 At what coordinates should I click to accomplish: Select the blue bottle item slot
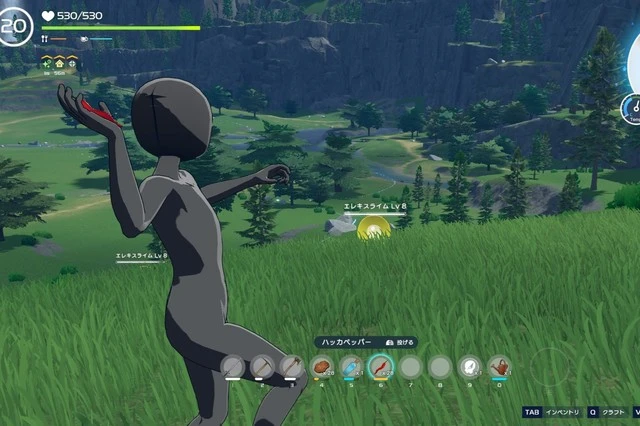(351, 368)
